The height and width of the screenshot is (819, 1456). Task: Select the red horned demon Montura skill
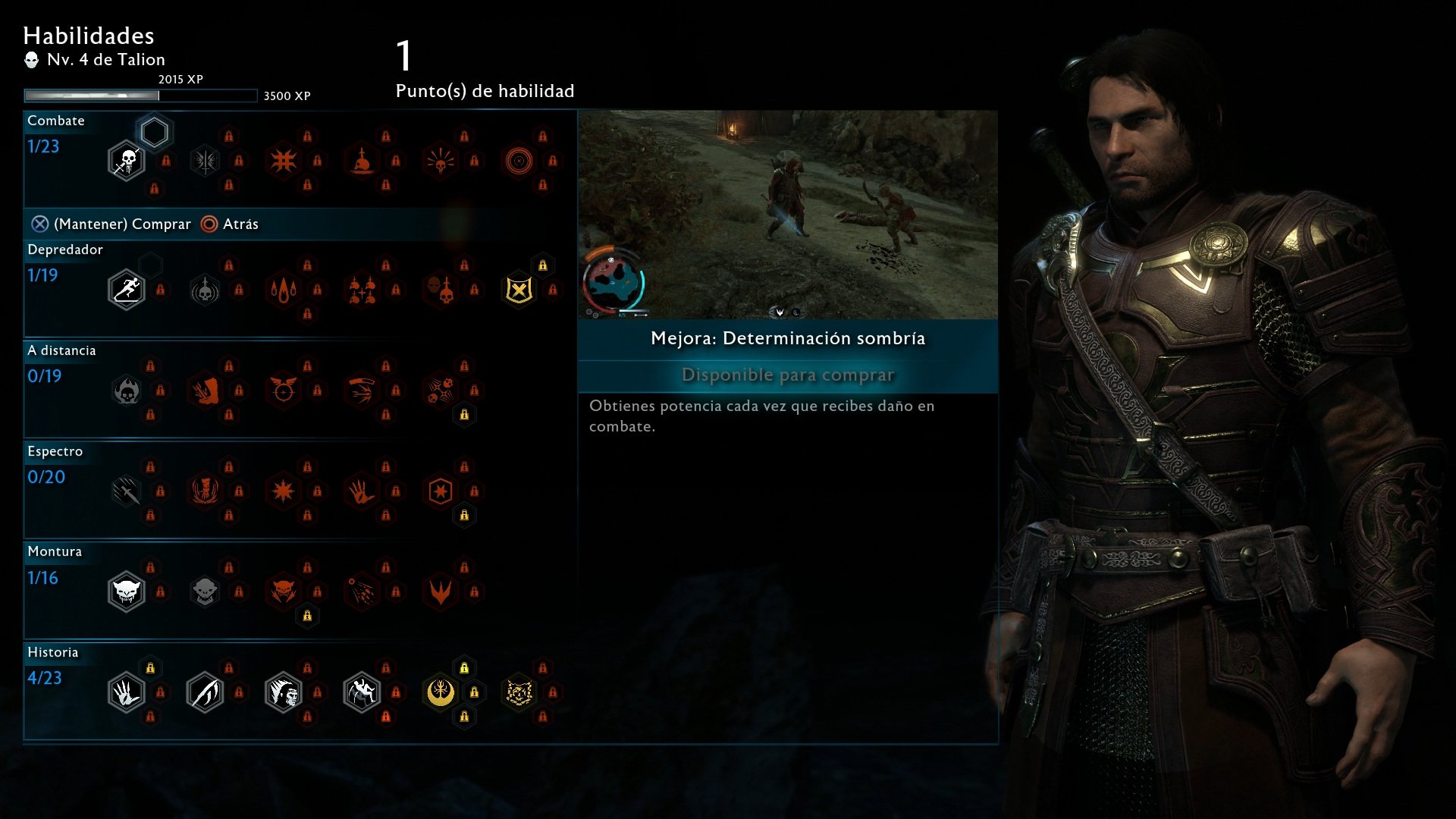pos(283,591)
